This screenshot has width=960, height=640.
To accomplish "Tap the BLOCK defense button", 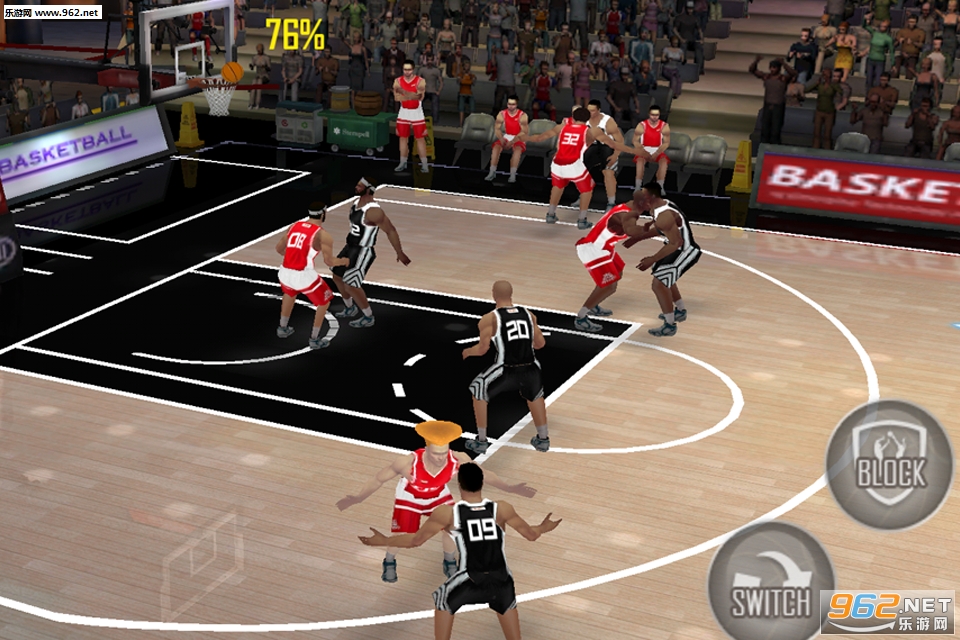I will tap(889, 465).
